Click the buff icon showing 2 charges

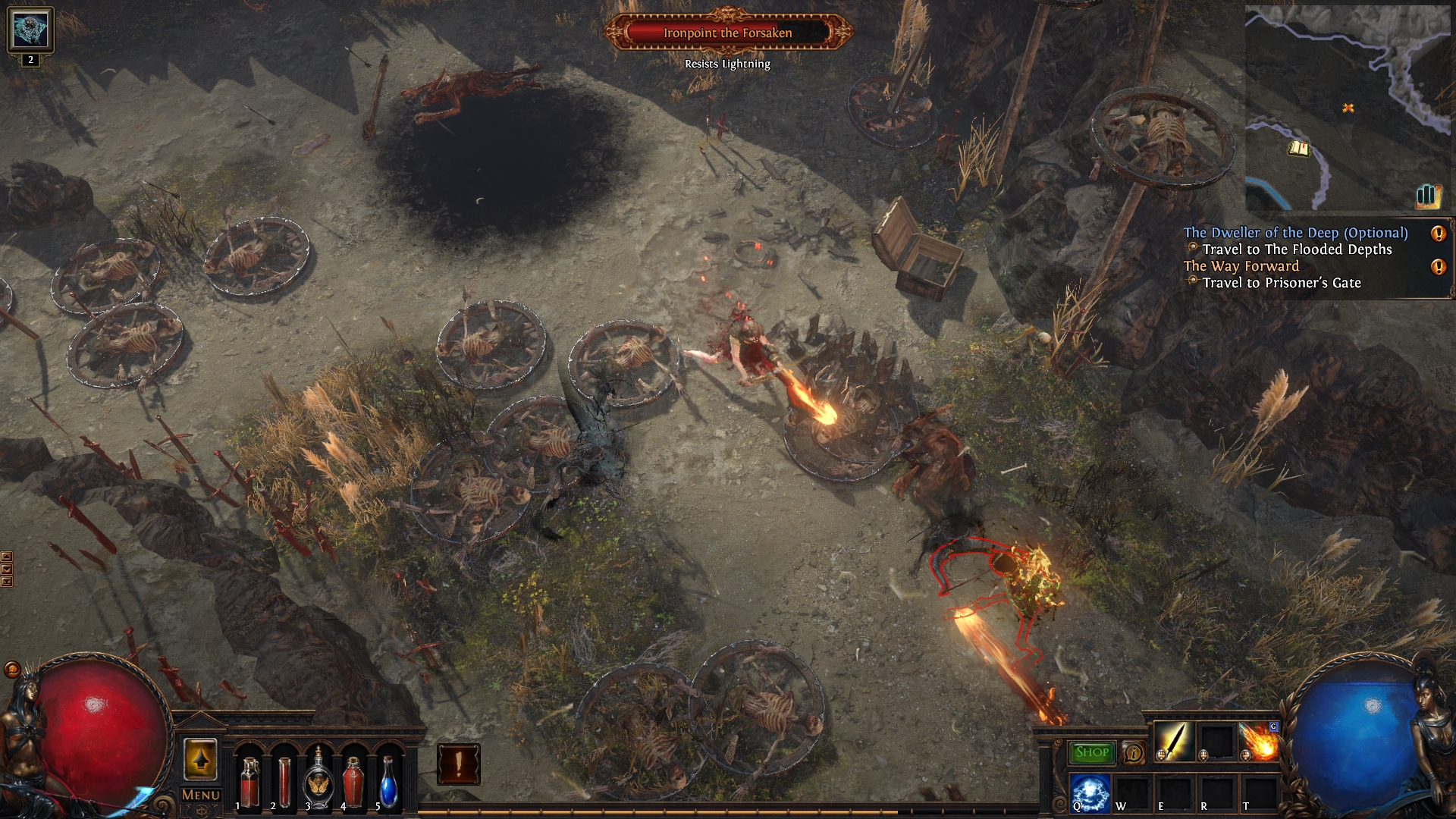30,30
